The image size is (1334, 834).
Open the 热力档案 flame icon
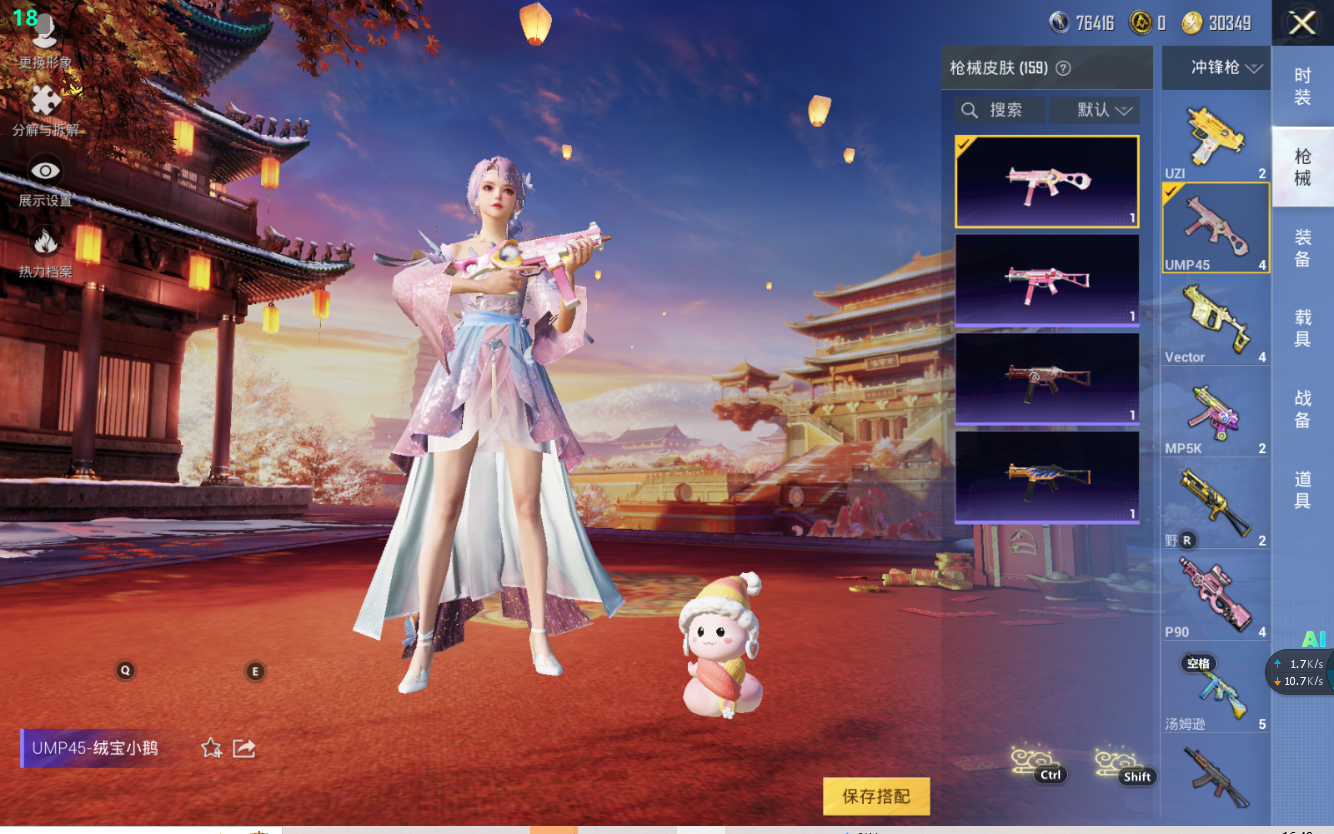click(45, 250)
